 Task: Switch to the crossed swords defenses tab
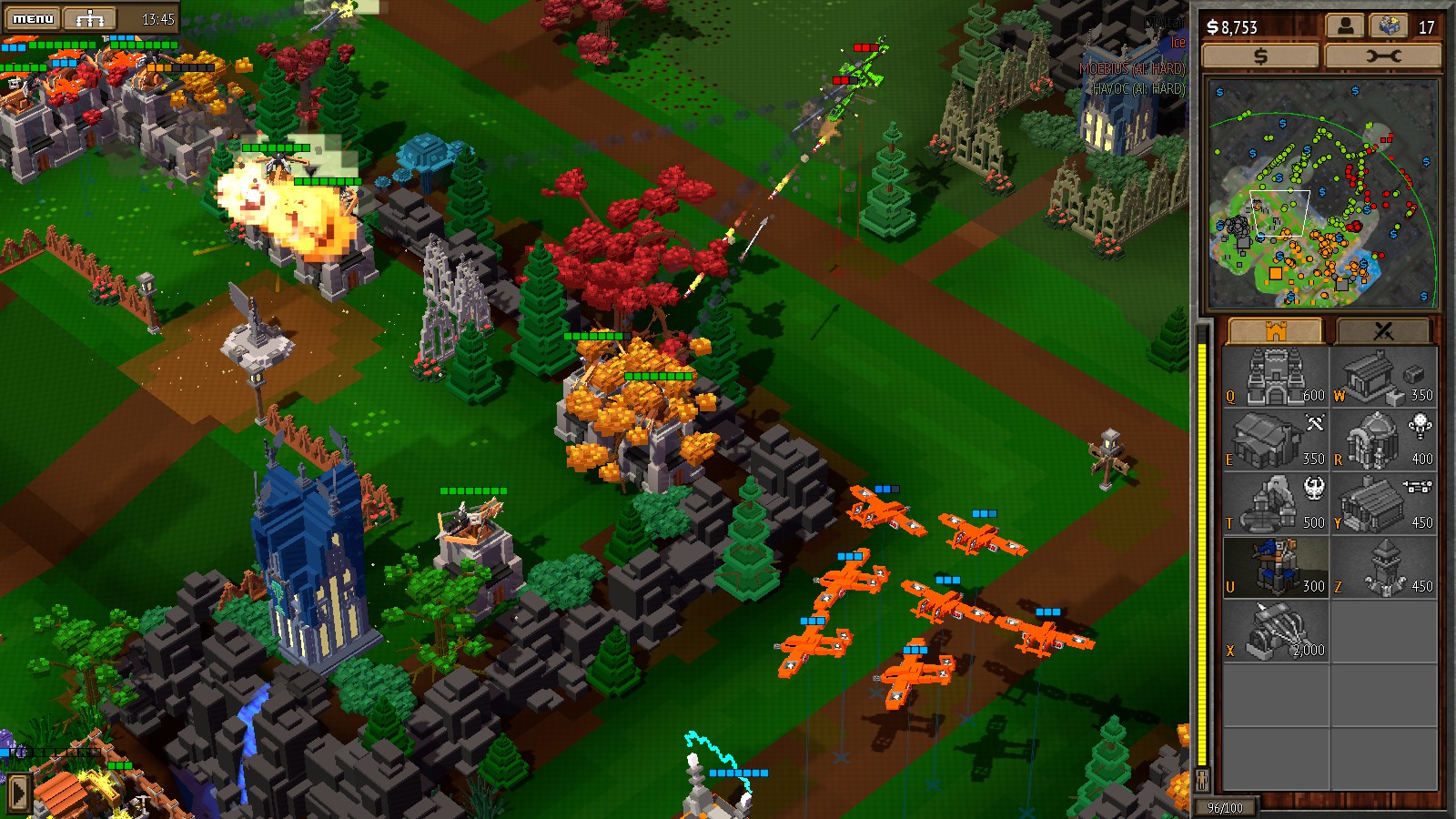(1384, 329)
